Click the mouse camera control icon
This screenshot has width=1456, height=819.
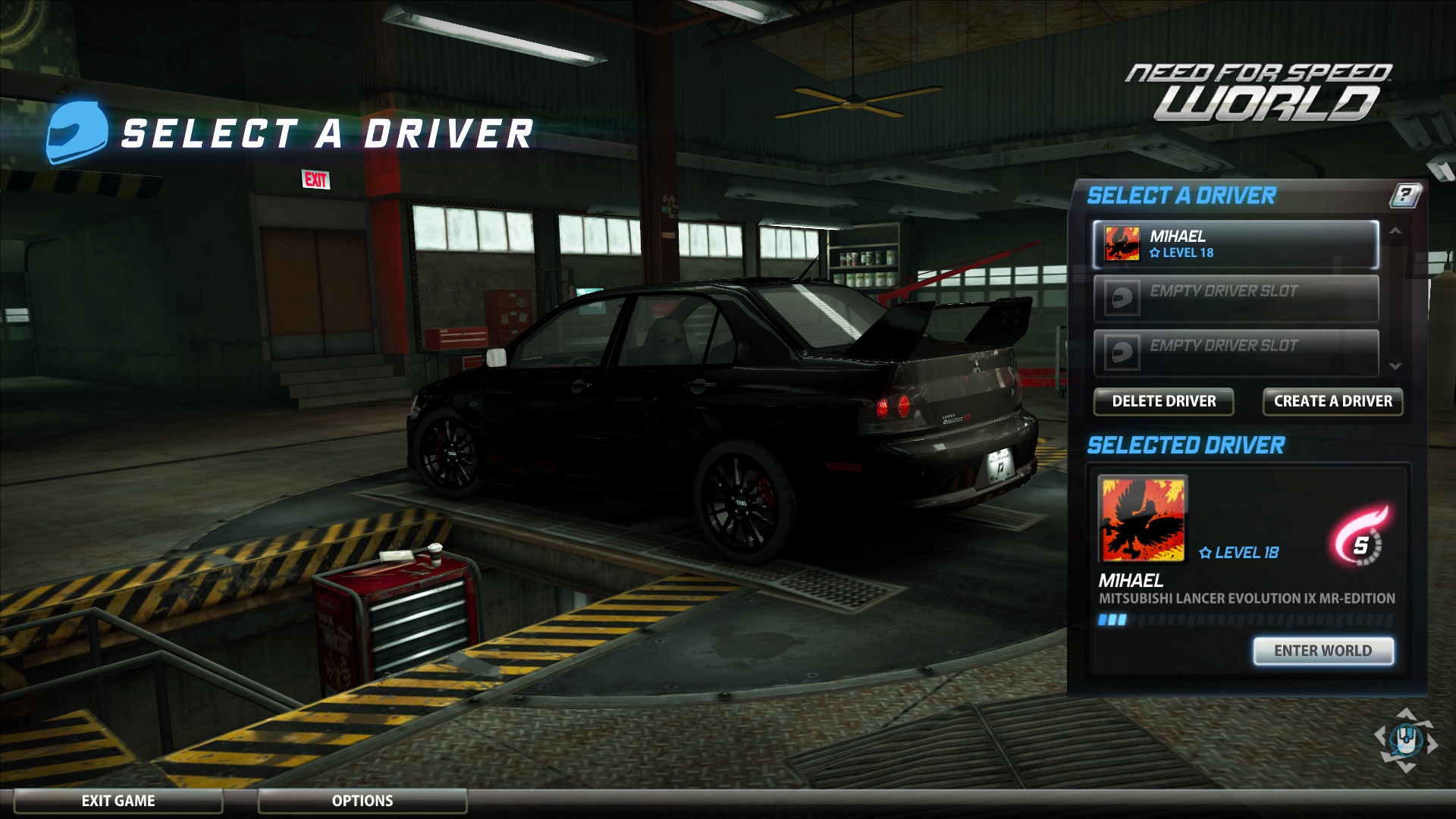coord(1405,739)
